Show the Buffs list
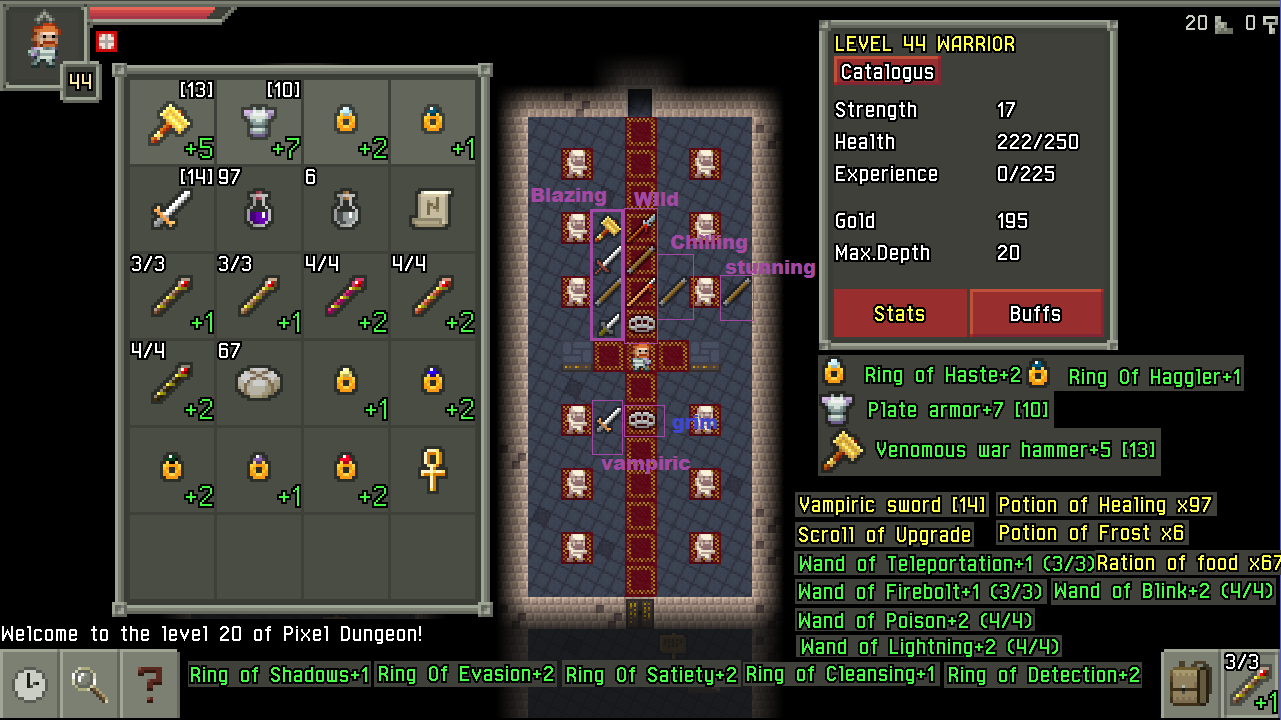The width and height of the screenshot is (1281, 720). (1035, 314)
